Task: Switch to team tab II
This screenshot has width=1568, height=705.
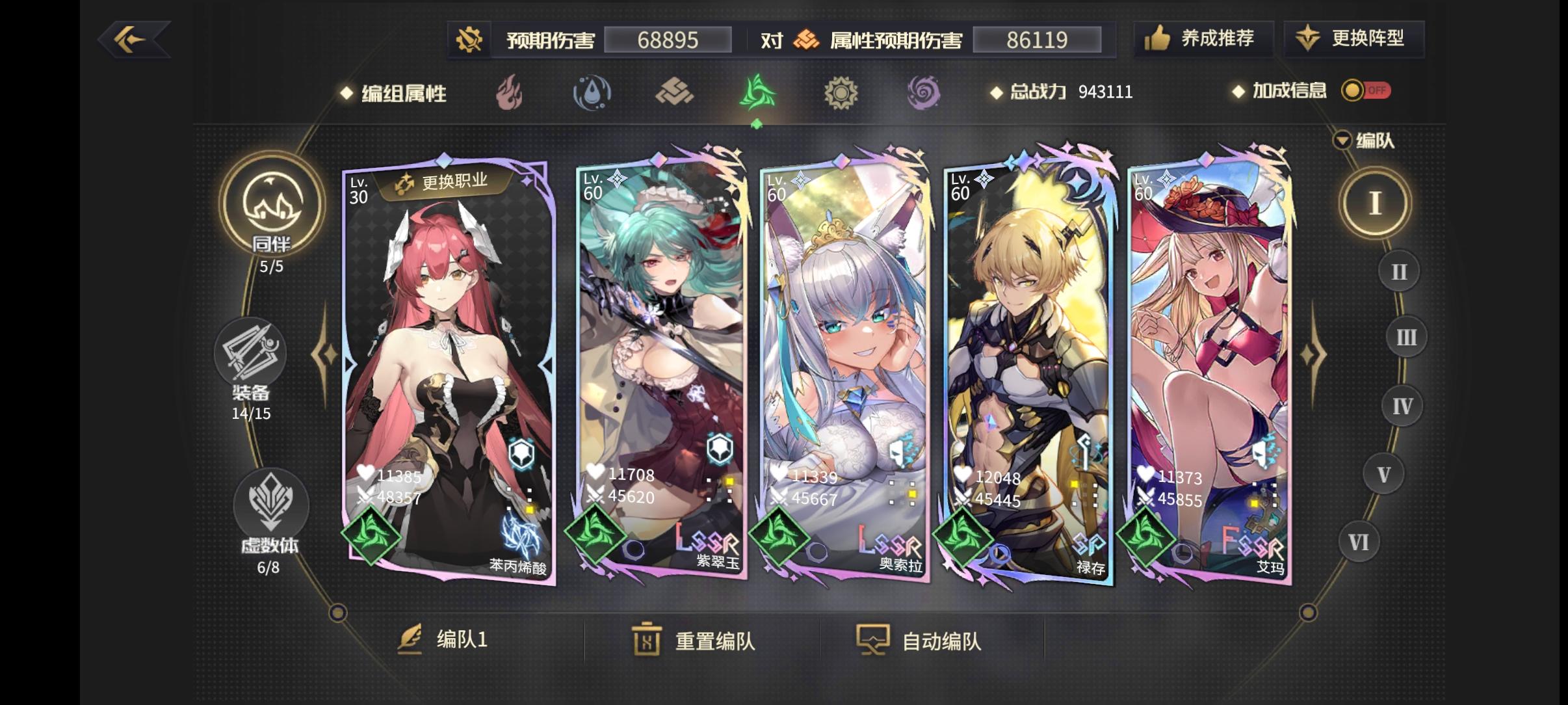Action: [1398, 271]
